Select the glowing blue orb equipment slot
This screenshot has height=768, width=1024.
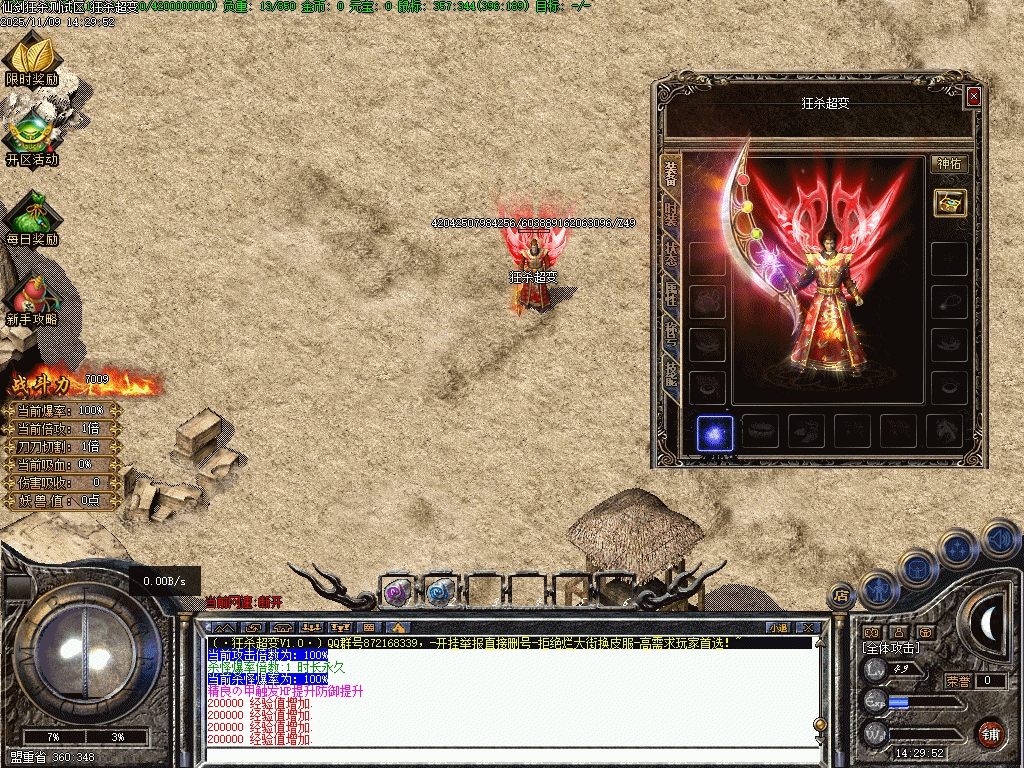tap(714, 432)
